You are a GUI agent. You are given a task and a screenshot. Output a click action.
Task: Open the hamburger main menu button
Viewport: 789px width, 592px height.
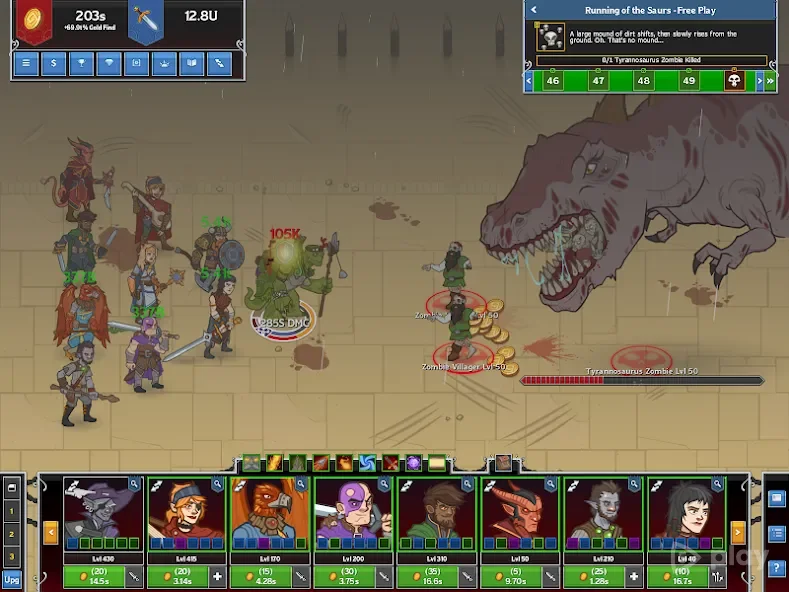pos(26,64)
